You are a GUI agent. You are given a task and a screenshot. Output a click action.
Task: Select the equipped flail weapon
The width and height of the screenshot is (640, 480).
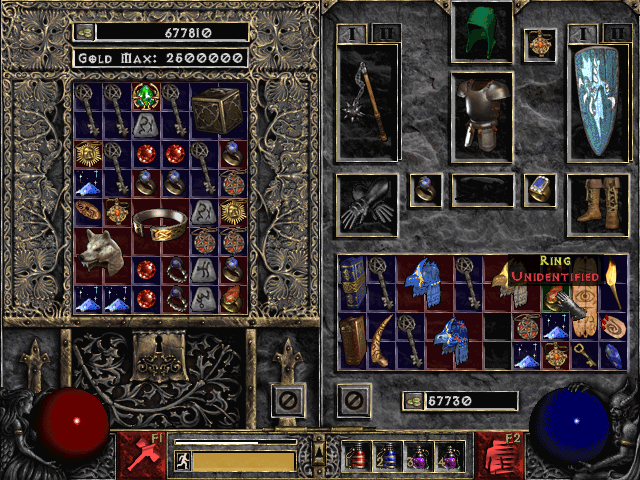point(368,100)
